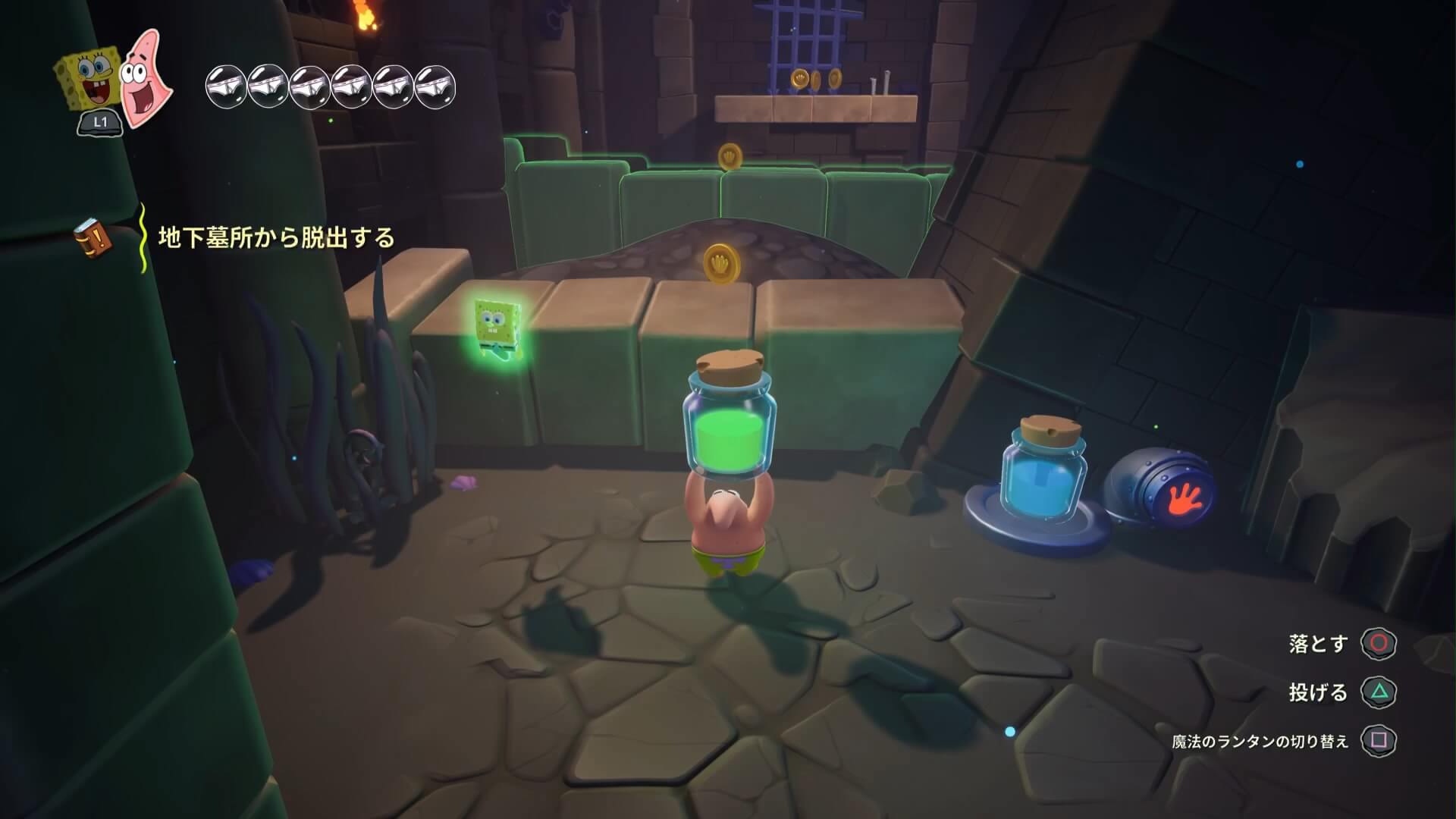Image resolution: width=1456 pixels, height=819 pixels.
Task: Select the SpongeBob character portrait
Action: pos(87,80)
